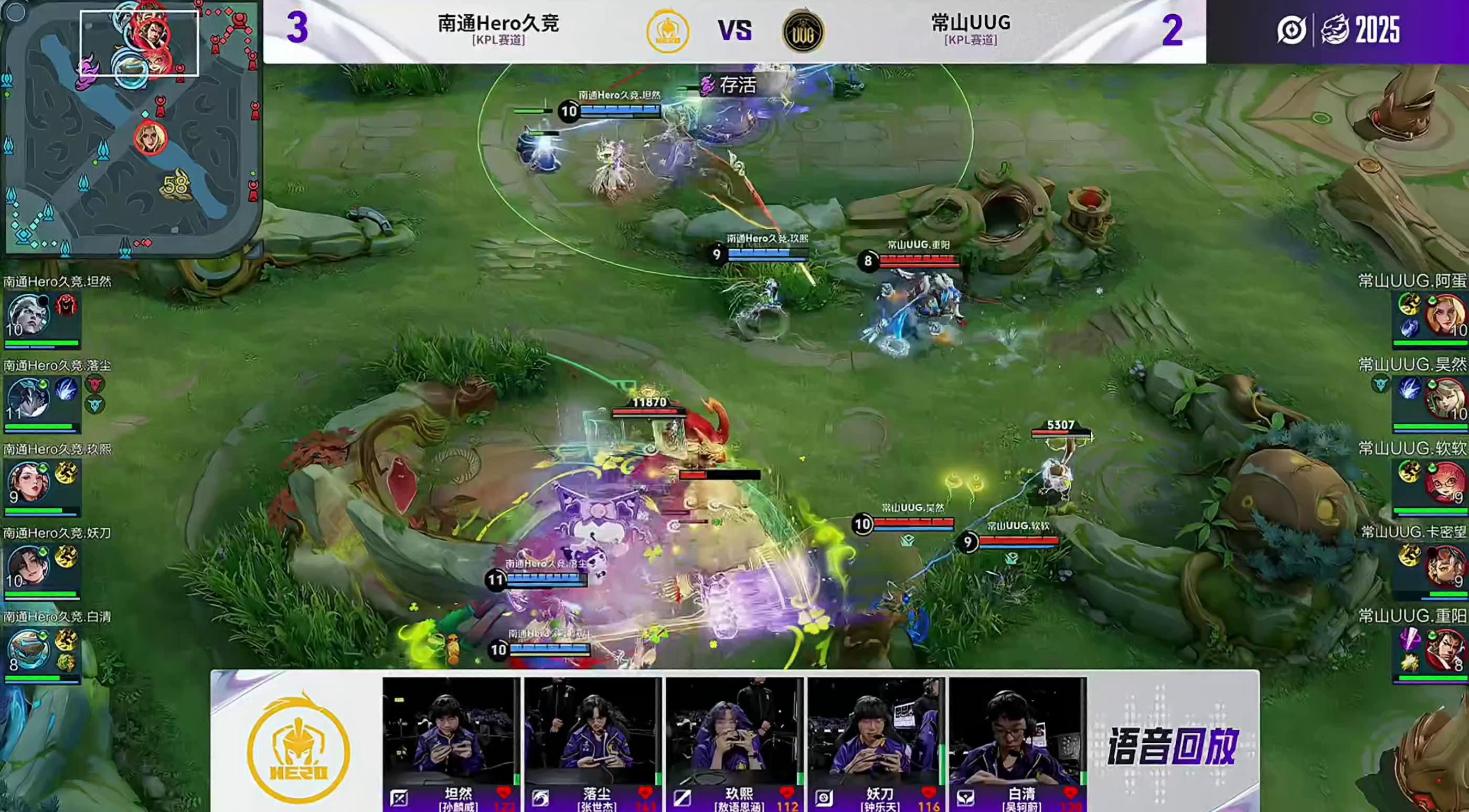
Task: Click the 语音回放 voice replay label
Action: pos(1172,746)
